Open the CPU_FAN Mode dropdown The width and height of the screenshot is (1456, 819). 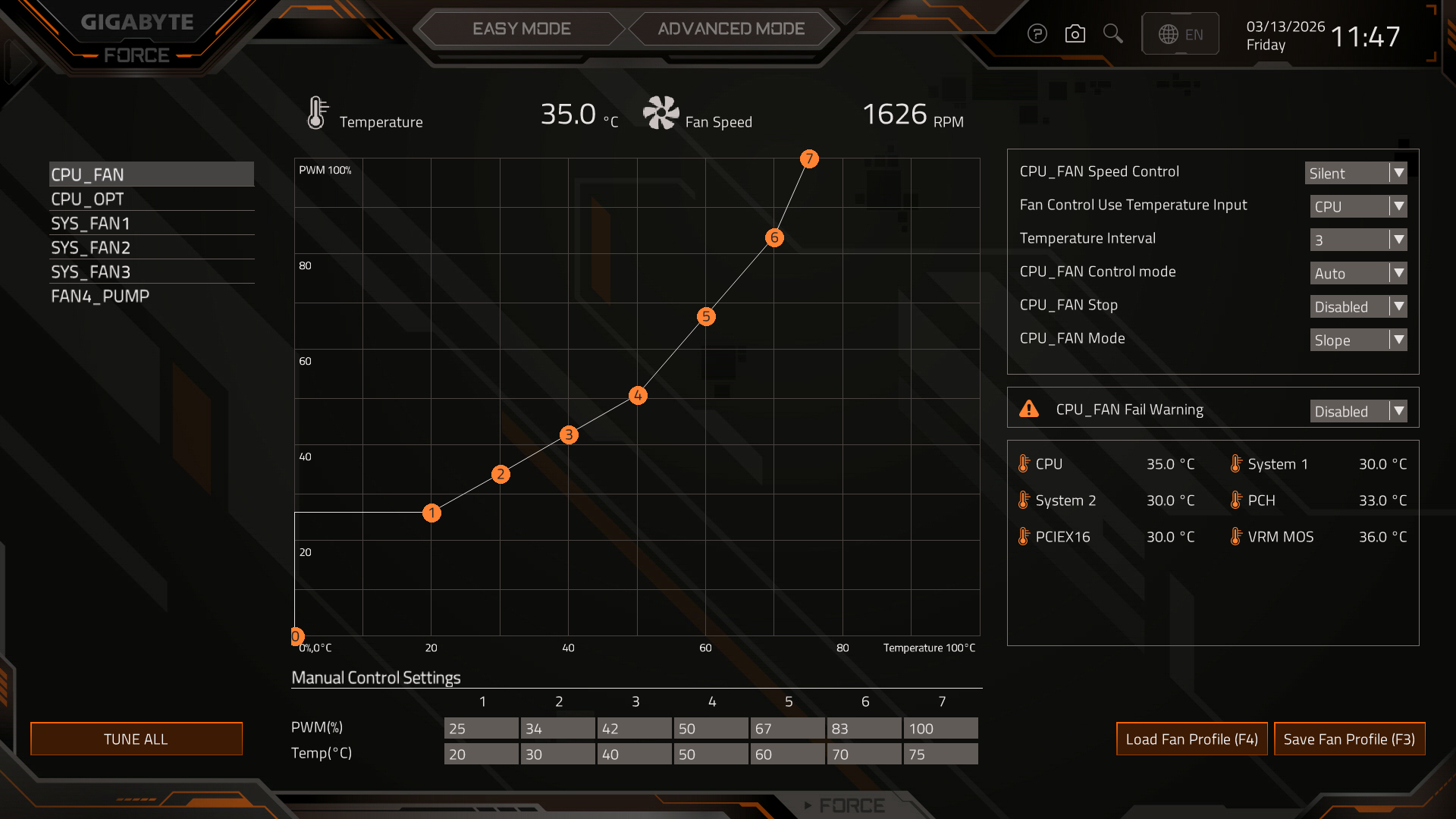coord(1358,340)
